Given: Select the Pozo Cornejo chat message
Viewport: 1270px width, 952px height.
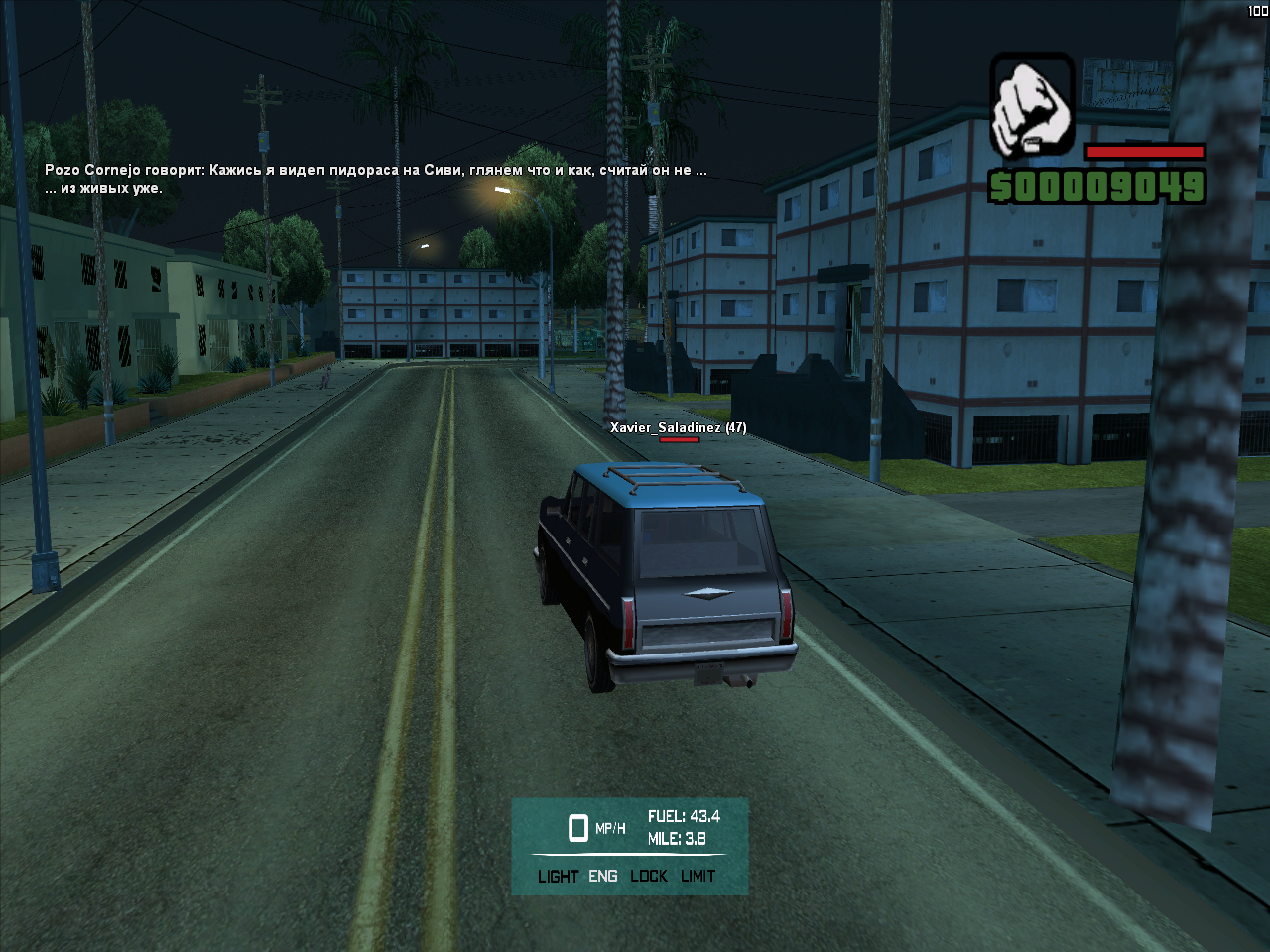Looking at the screenshot, I should click(x=375, y=178).
